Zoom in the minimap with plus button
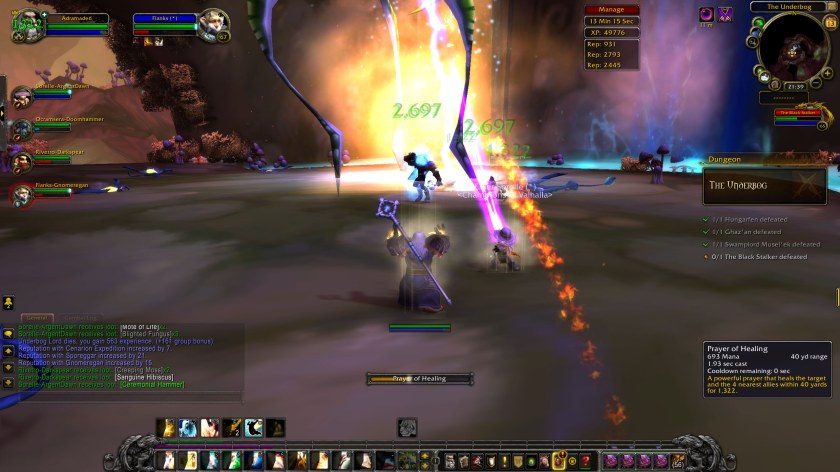This screenshot has height=472, width=840. 828,73
